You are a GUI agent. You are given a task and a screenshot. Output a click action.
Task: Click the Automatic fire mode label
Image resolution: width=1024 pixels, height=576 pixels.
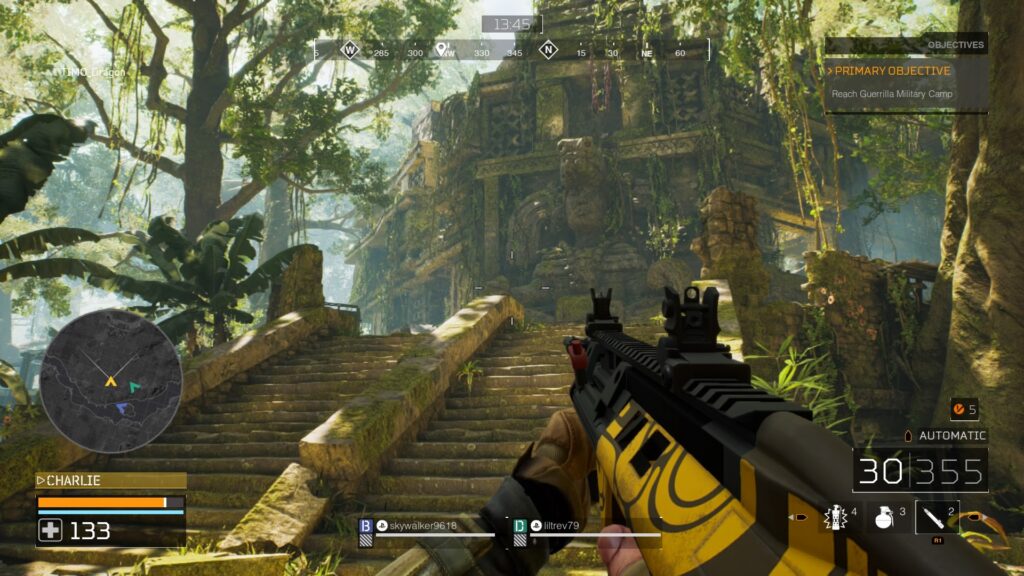click(x=952, y=436)
